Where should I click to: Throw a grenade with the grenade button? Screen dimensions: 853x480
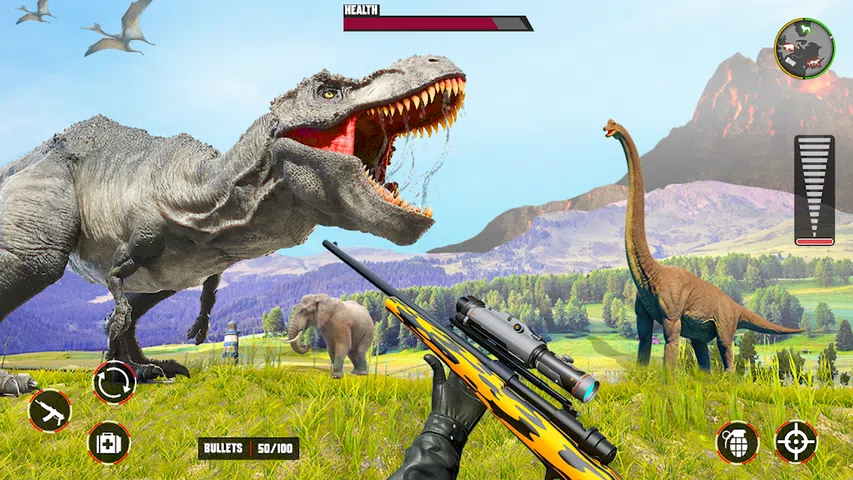736,442
